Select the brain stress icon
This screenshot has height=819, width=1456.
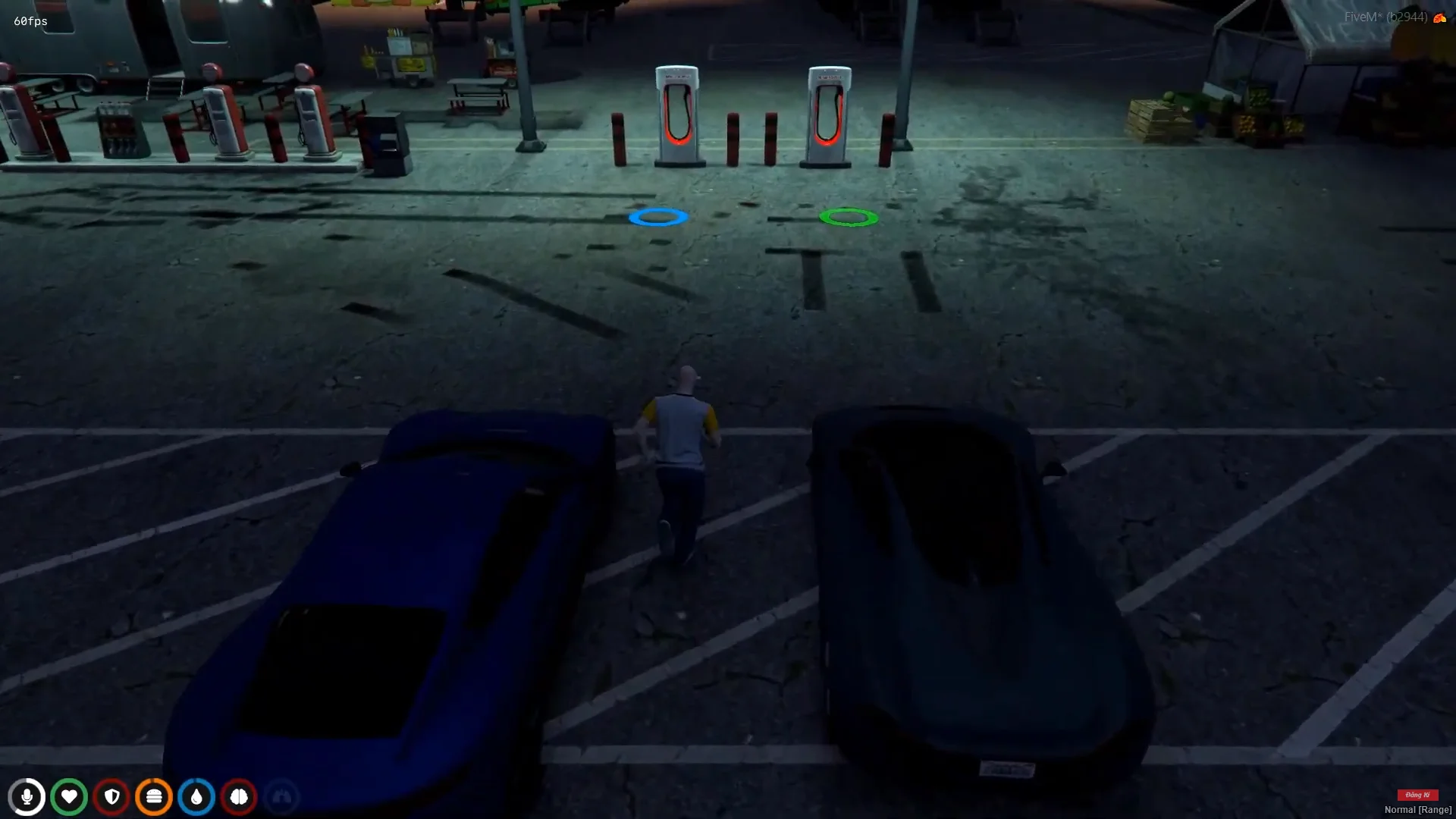[x=239, y=797]
